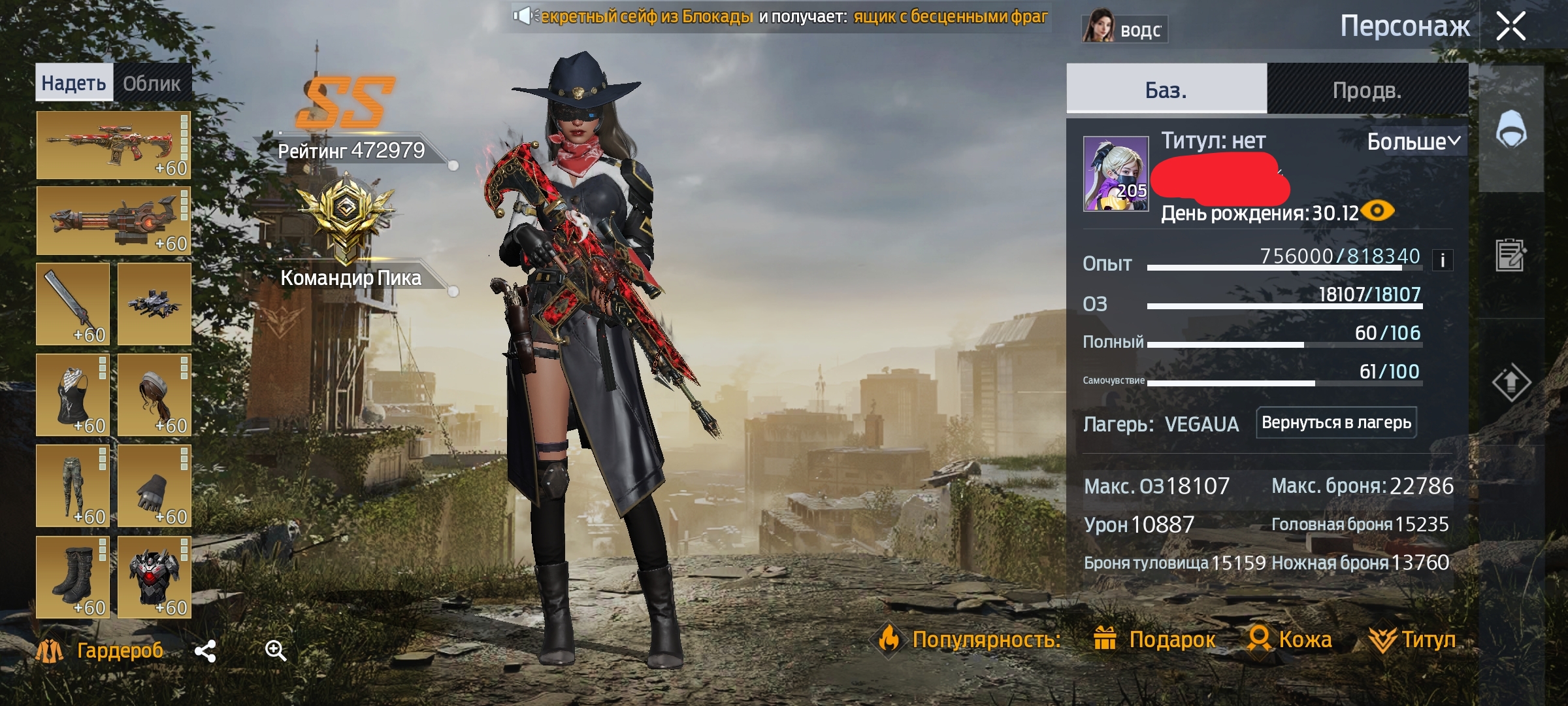Select the red assault rifle weapon slot
The width and height of the screenshot is (1568, 706).
[x=113, y=145]
